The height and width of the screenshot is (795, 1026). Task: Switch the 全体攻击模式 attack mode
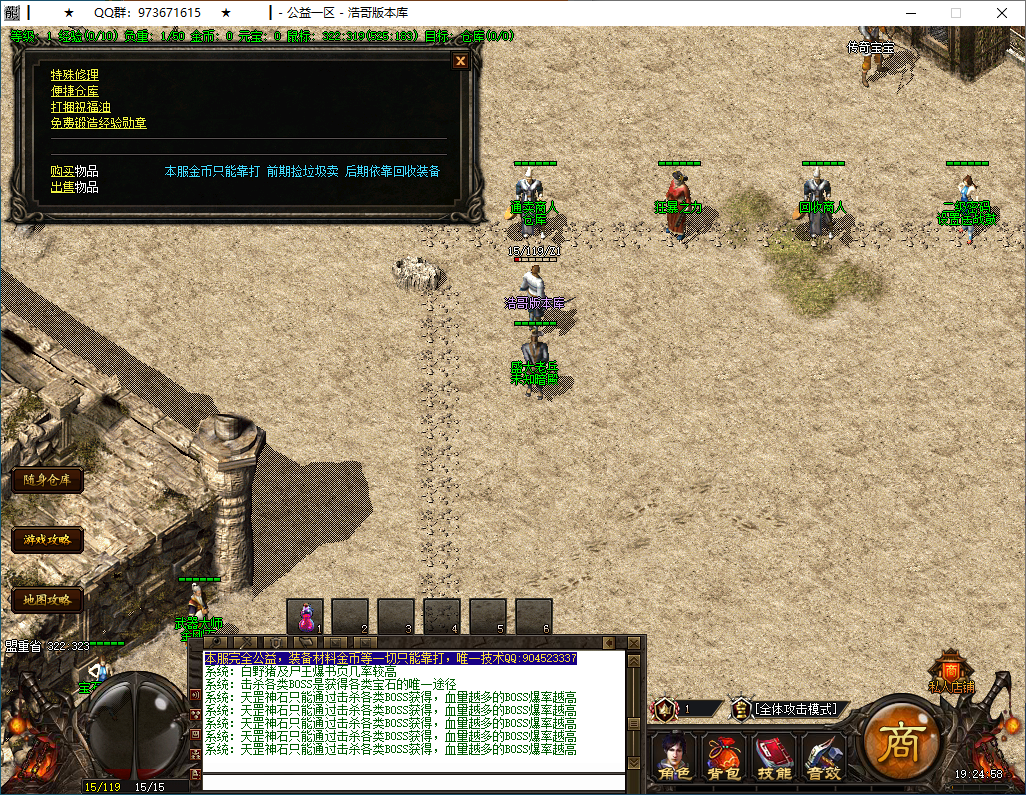pyautogui.click(x=798, y=709)
